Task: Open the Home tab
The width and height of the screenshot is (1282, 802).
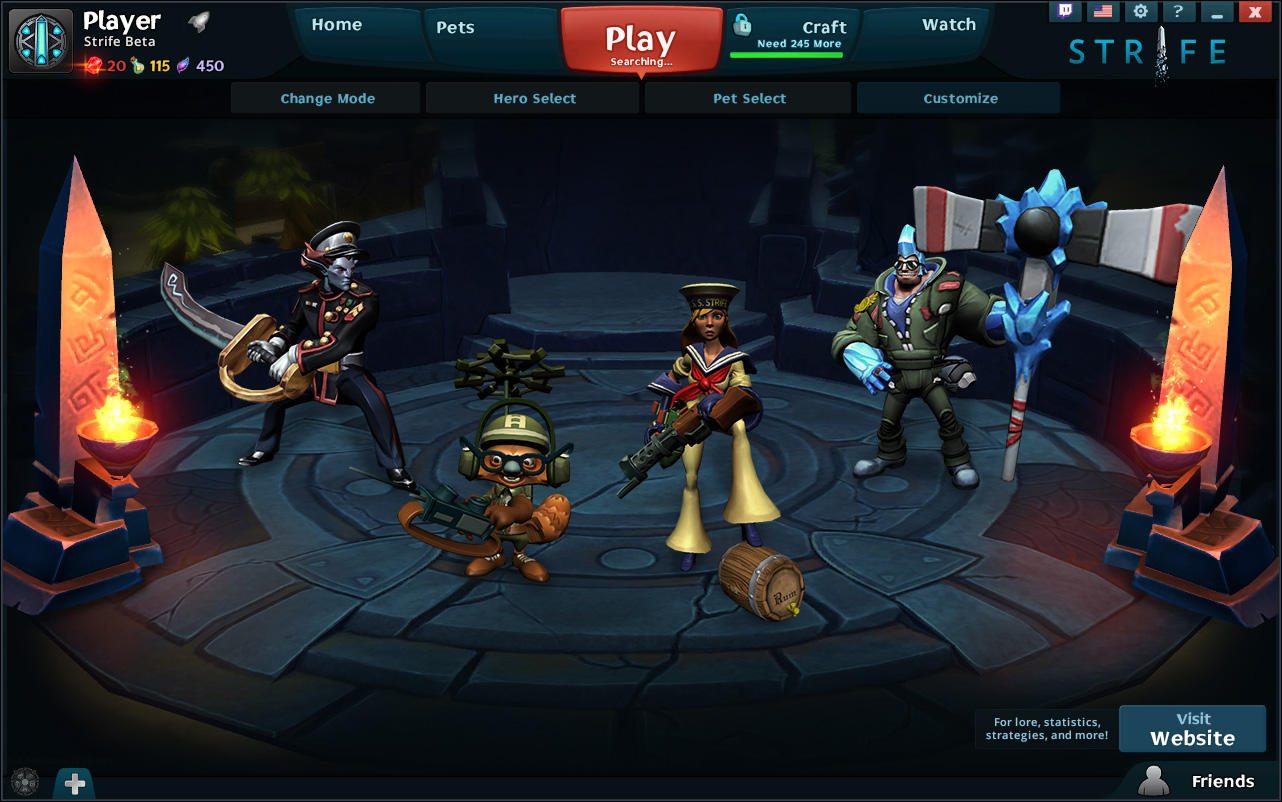Action: point(337,26)
